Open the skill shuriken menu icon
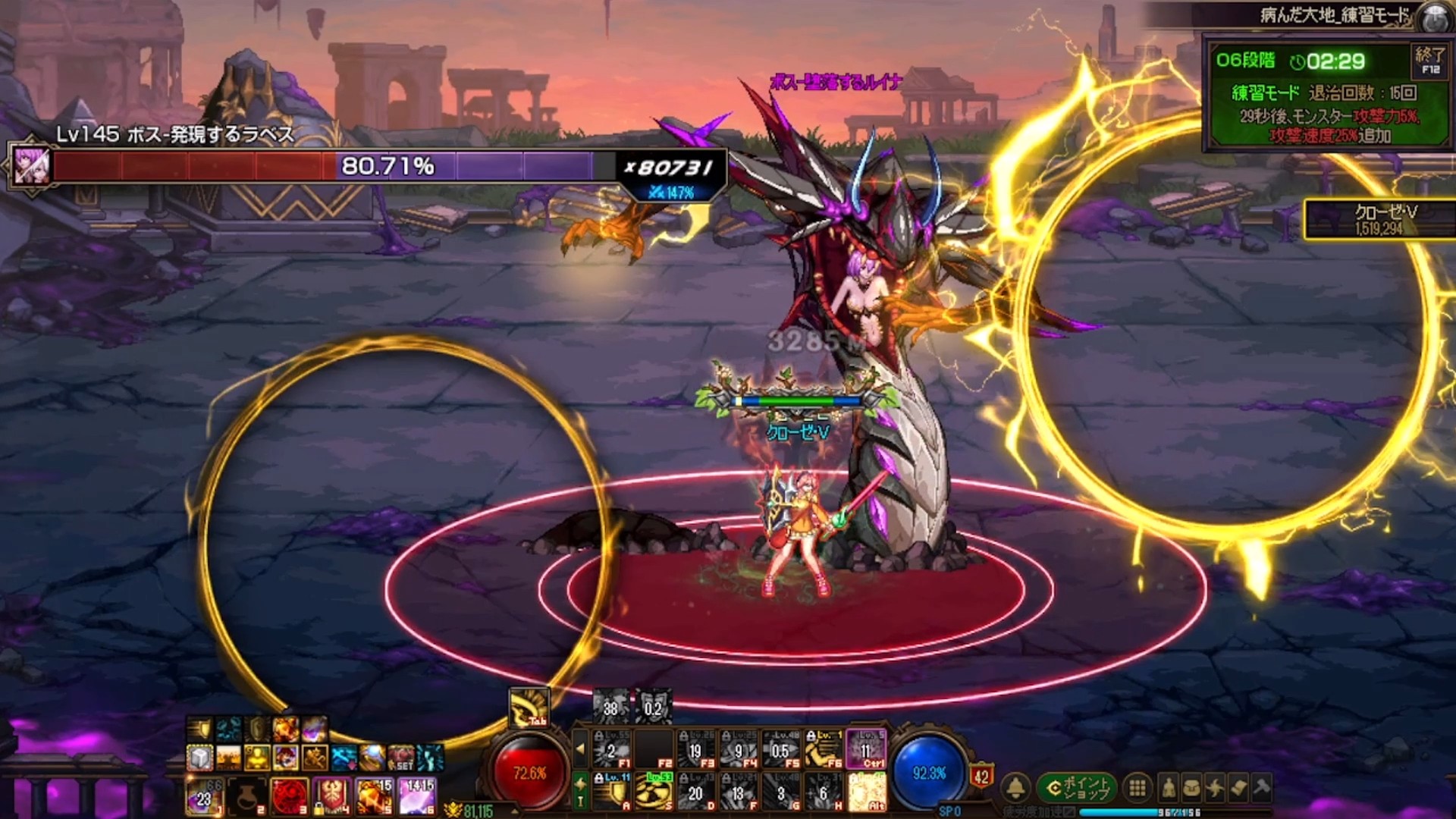The image size is (1456, 819). click(x=1215, y=789)
